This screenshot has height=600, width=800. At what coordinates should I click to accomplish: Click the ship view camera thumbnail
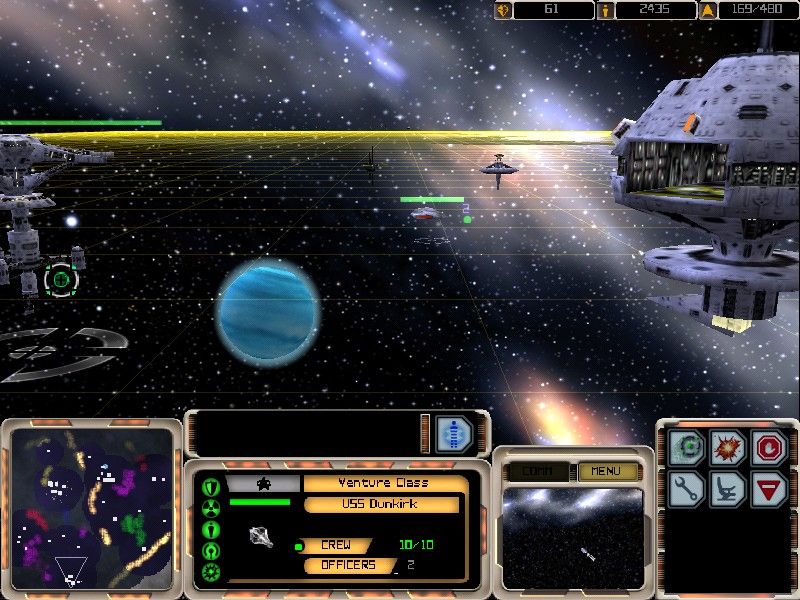[x=572, y=537]
